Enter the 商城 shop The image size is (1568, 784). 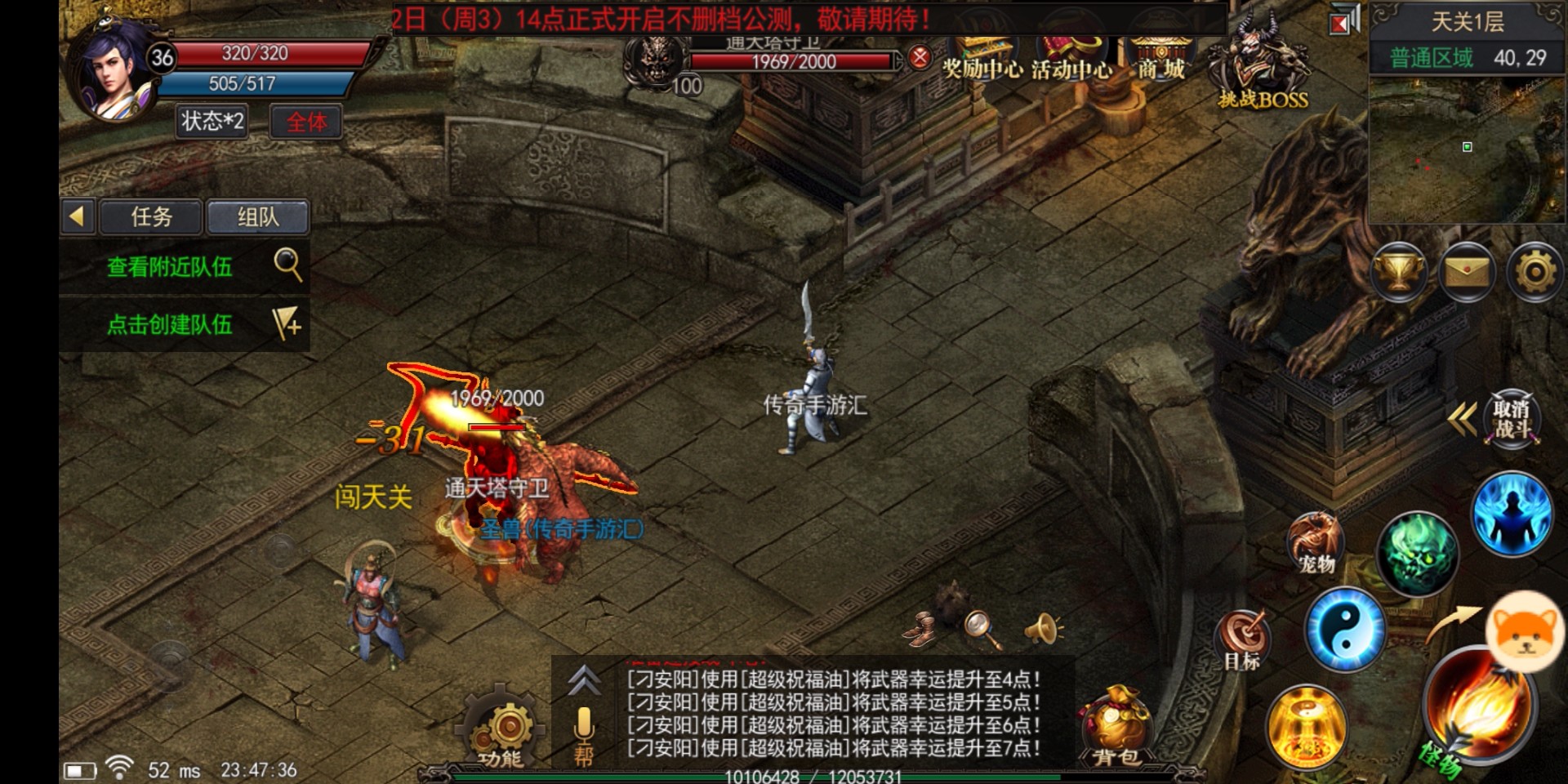coord(1160,57)
